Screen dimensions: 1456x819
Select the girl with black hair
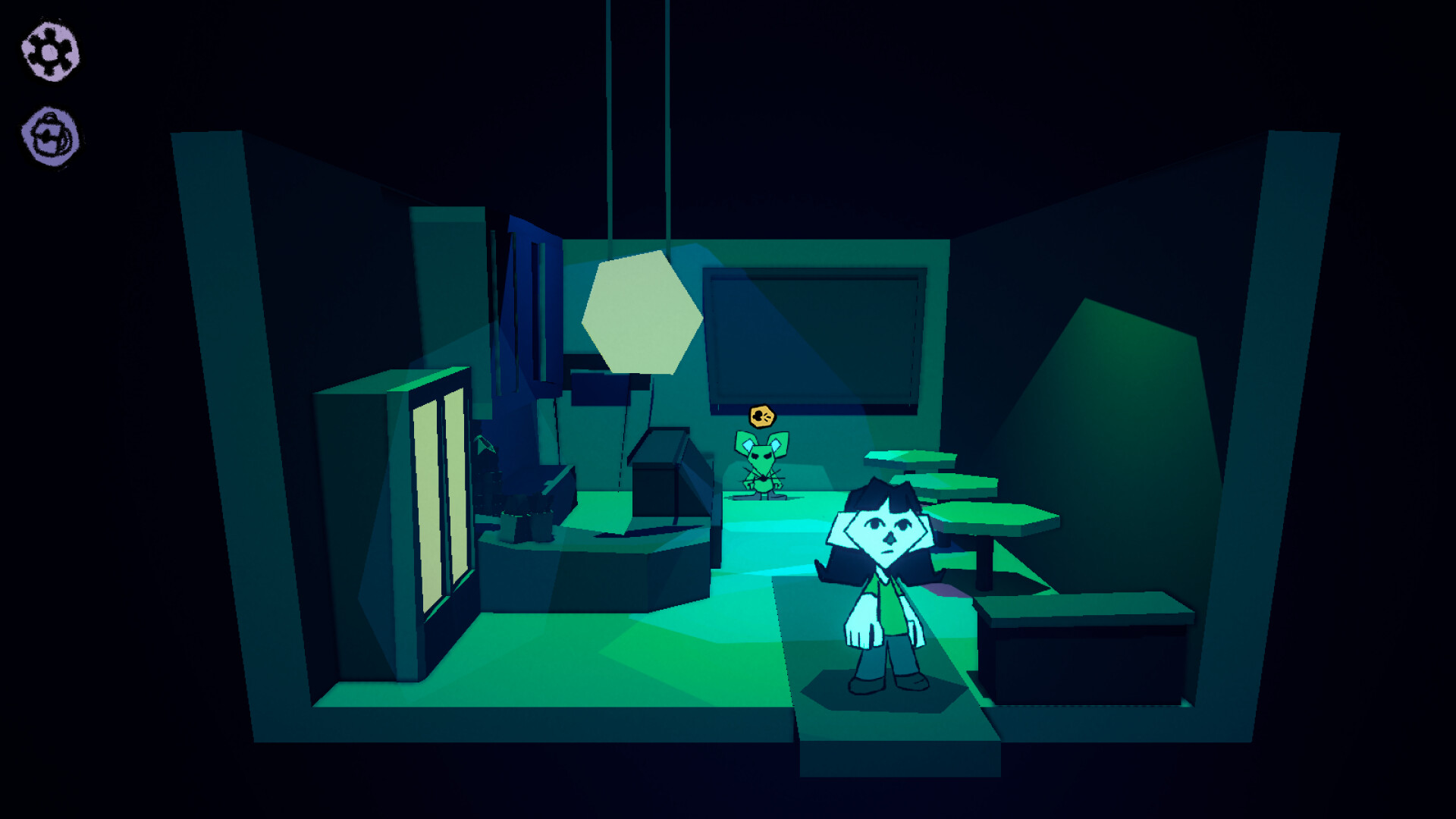pos(883,584)
